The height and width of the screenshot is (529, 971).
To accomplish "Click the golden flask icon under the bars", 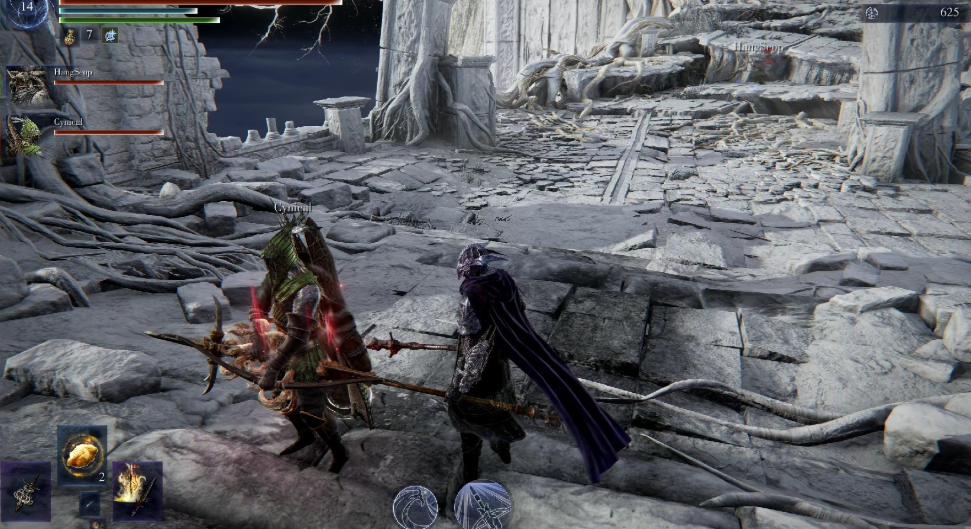I will pos(70,36).
